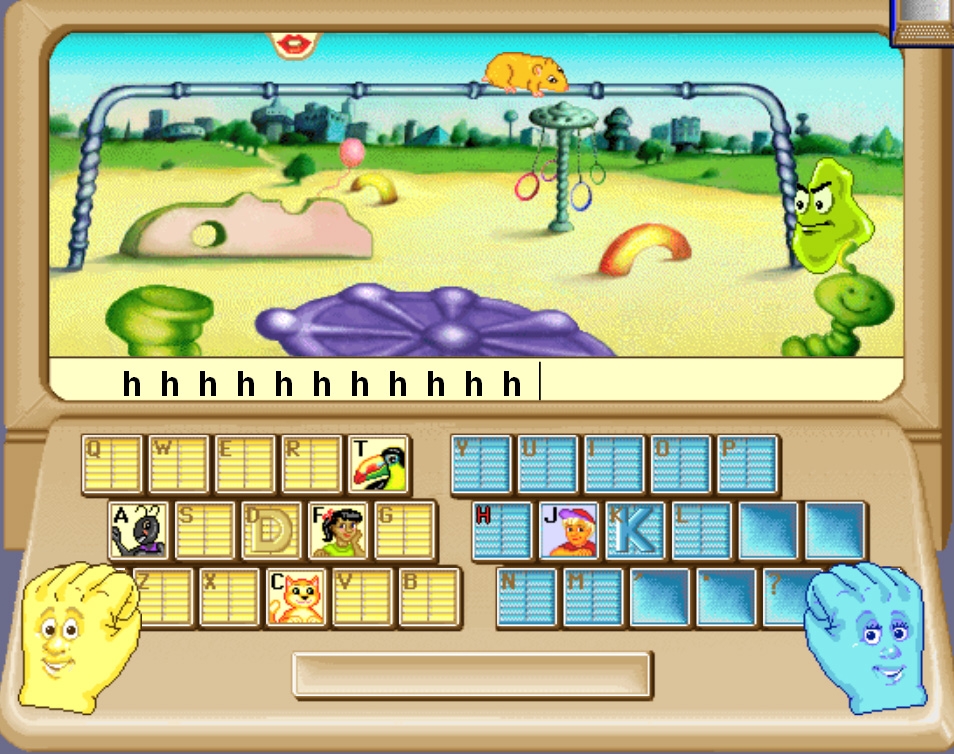Select the red H key
The image size is (954, 754).
coord(502,530)
